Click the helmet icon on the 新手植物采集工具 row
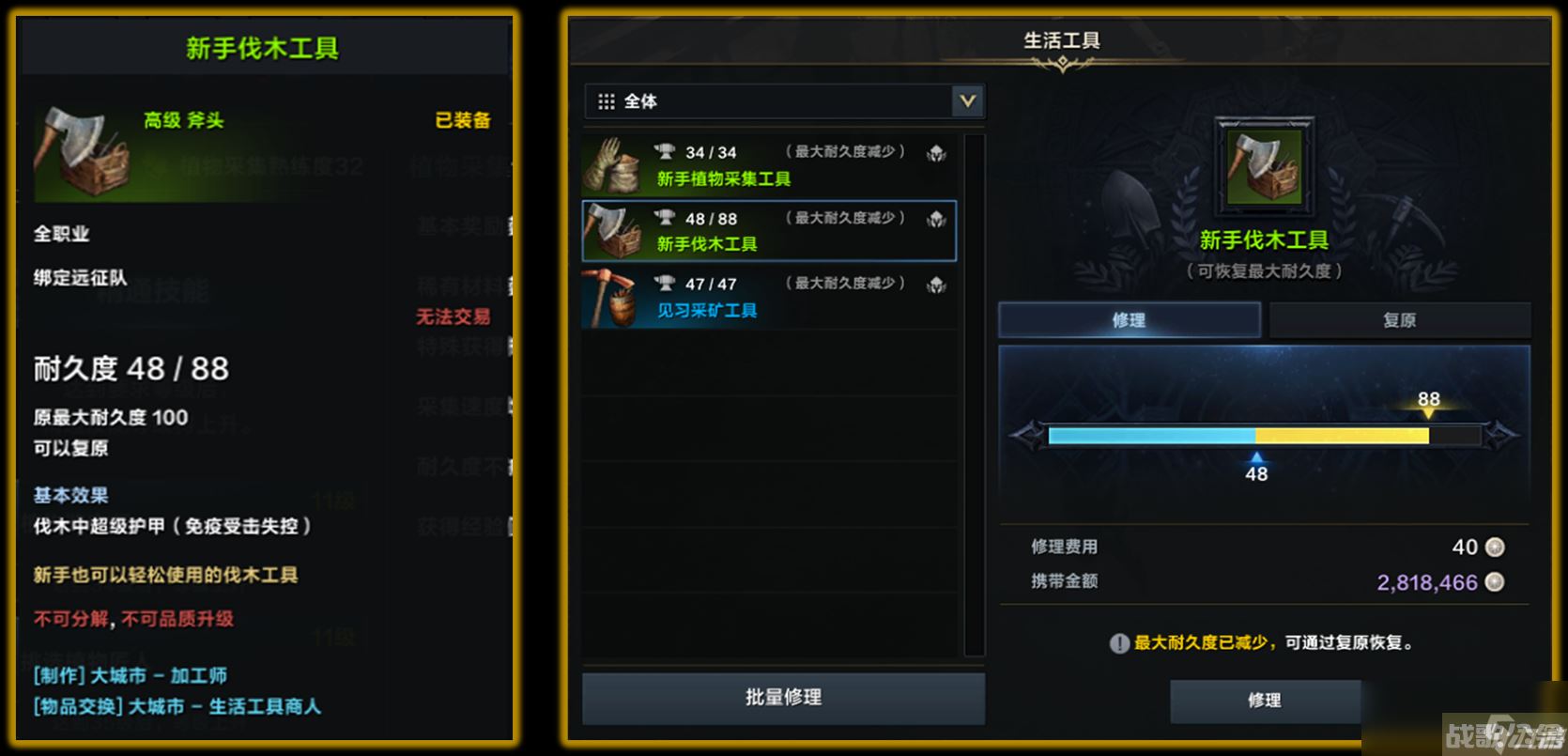The image size is (1568, 756). (935, 152)
